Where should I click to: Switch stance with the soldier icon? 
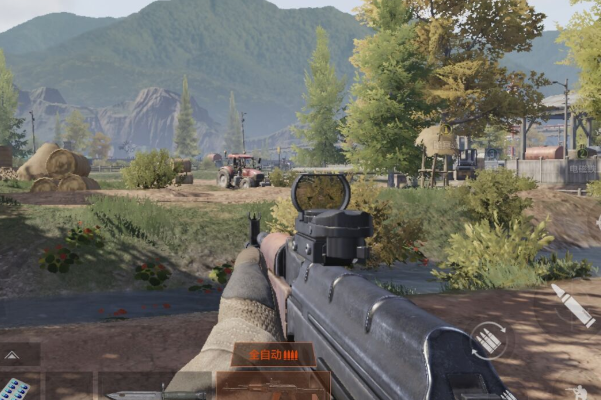(x=580, y=392)
